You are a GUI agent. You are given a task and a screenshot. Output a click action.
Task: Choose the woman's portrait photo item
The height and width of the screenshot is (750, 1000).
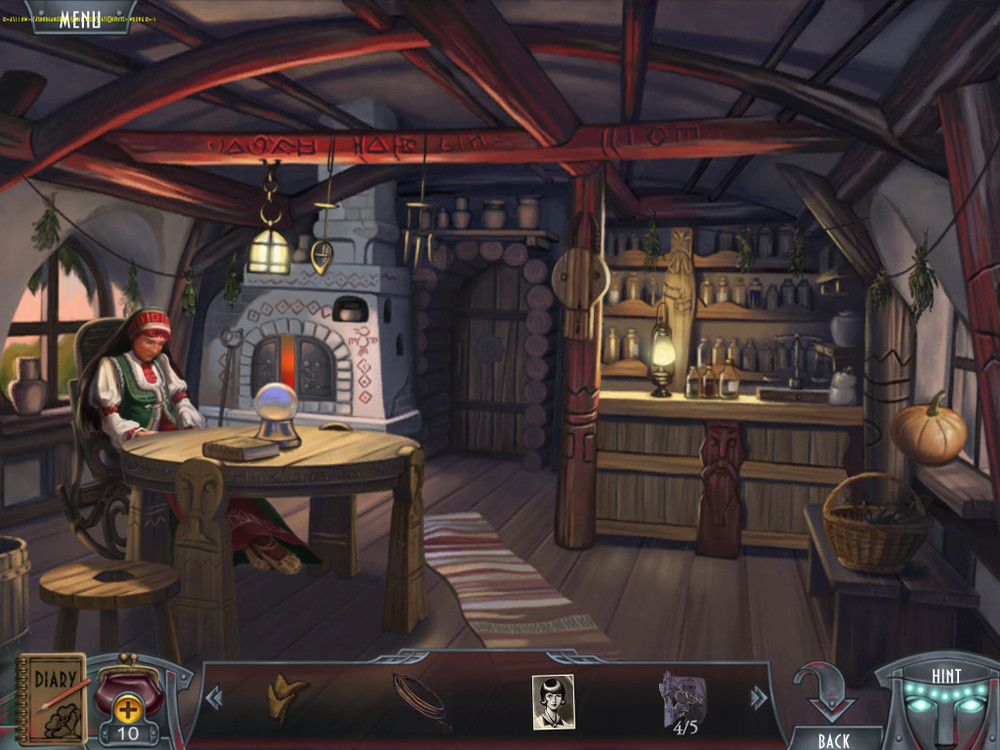click(x=551, y=700)
